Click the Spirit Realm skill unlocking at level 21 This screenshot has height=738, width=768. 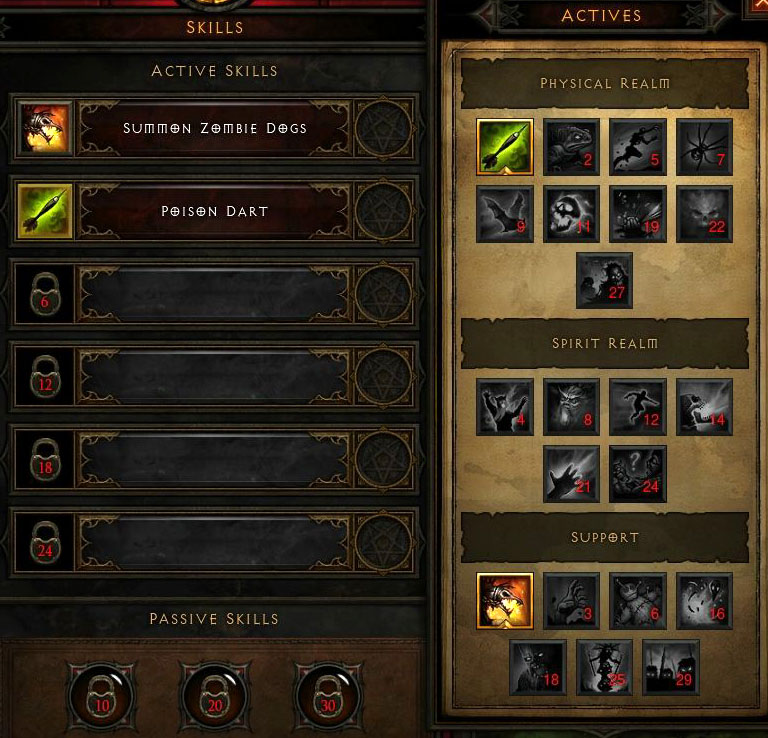572,473
